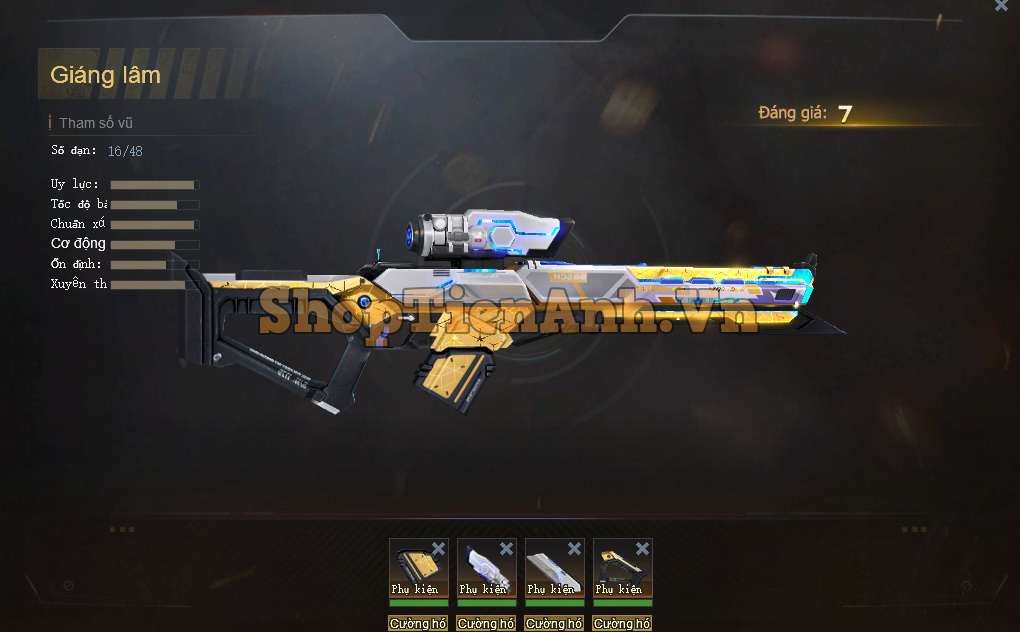Remove the silver barrel accessory with its X
This screenshot has width=1020, height=632.
coord(574,548)
